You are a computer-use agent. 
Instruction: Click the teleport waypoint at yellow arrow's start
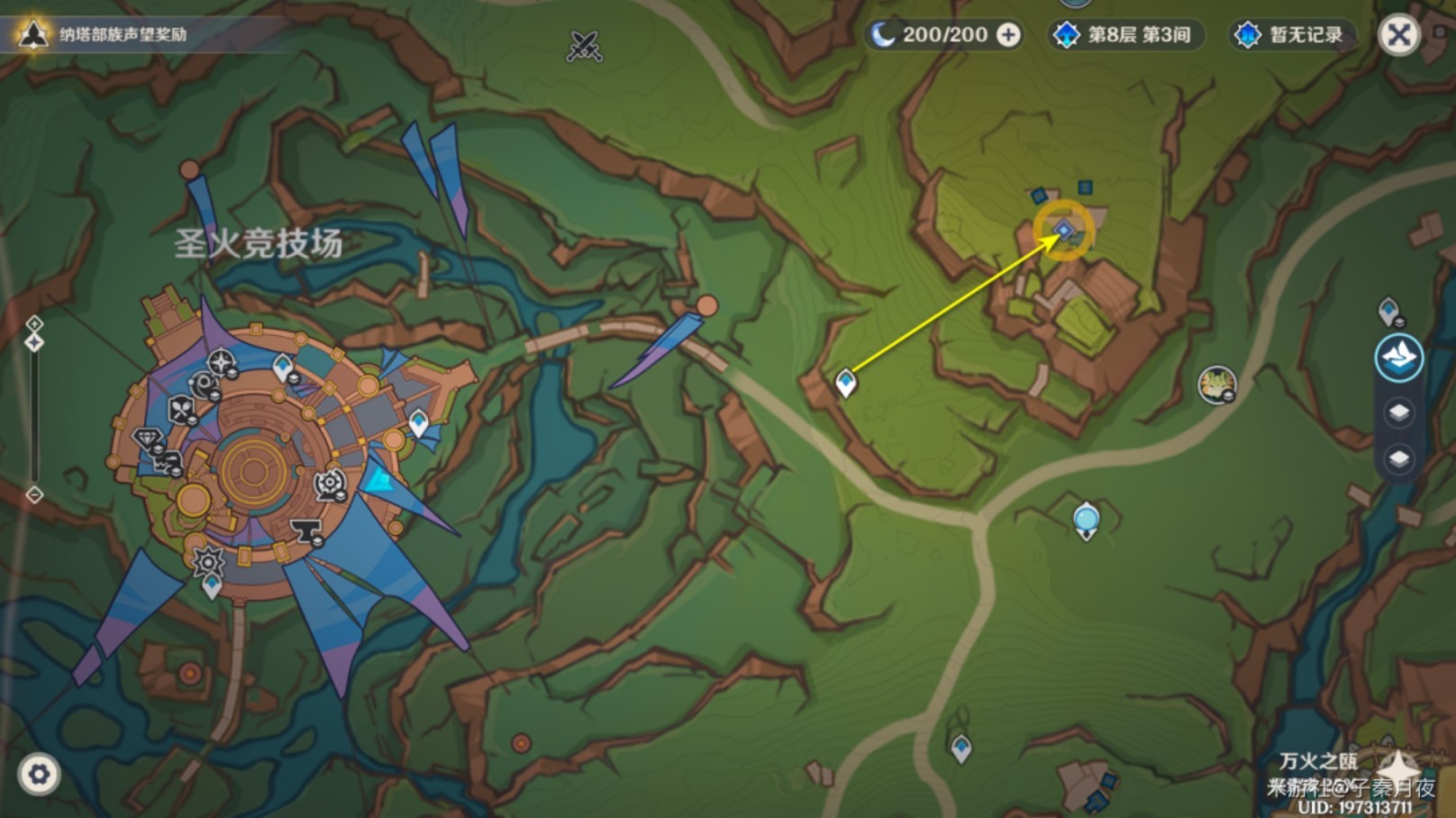pos(845,383)
